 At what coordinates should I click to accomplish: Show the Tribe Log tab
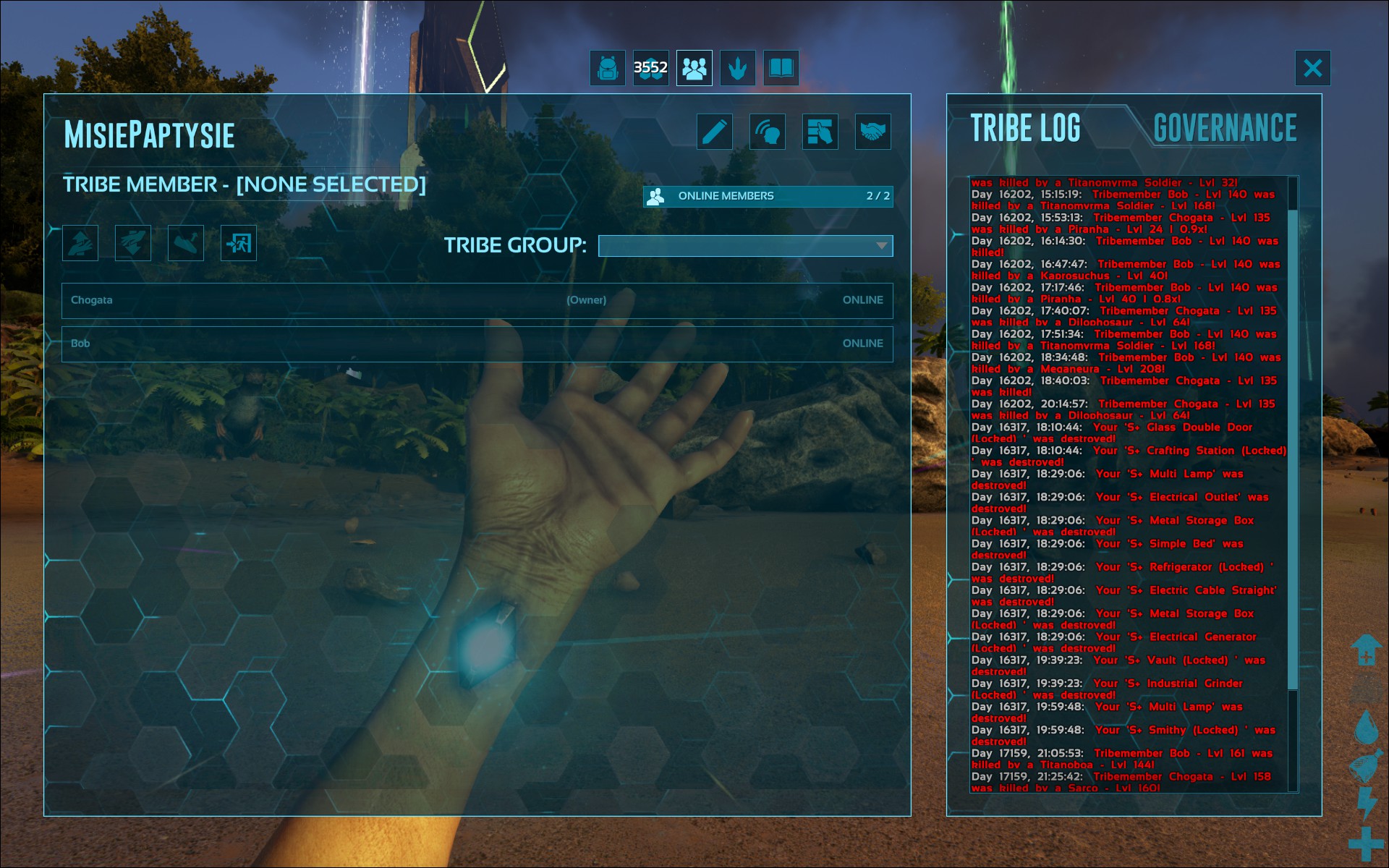pyautogui.click(x=1025, y=128)
